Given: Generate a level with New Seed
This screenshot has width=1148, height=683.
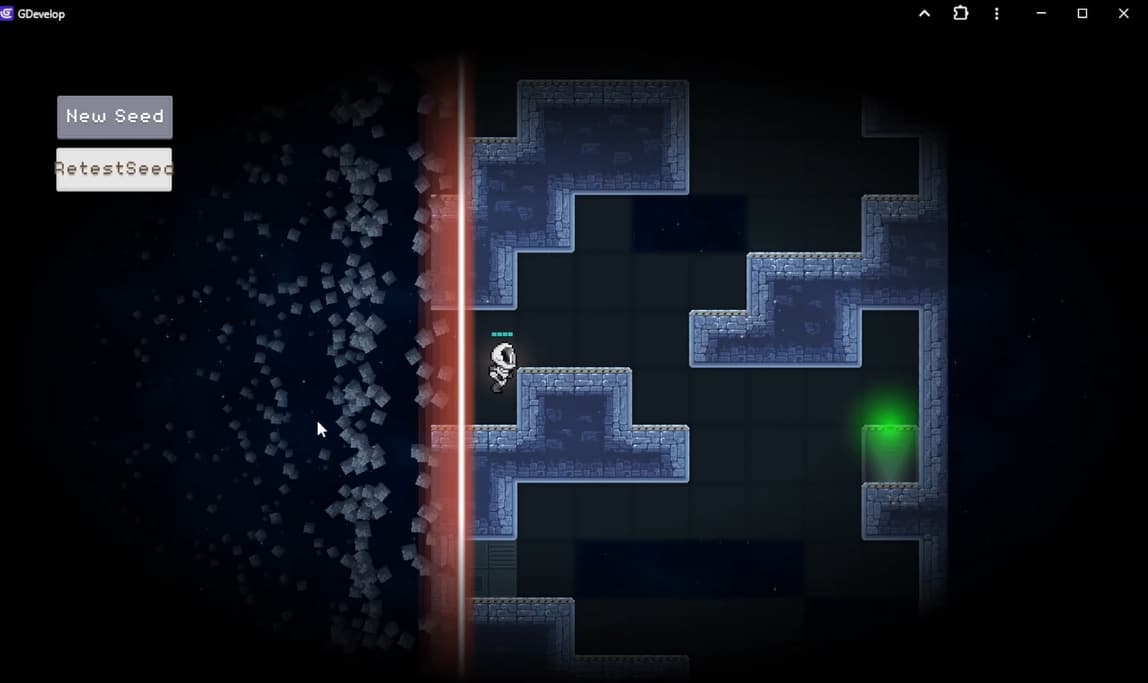Looking at the screenshot, I should pyautogui.click(x=115, y=117).
